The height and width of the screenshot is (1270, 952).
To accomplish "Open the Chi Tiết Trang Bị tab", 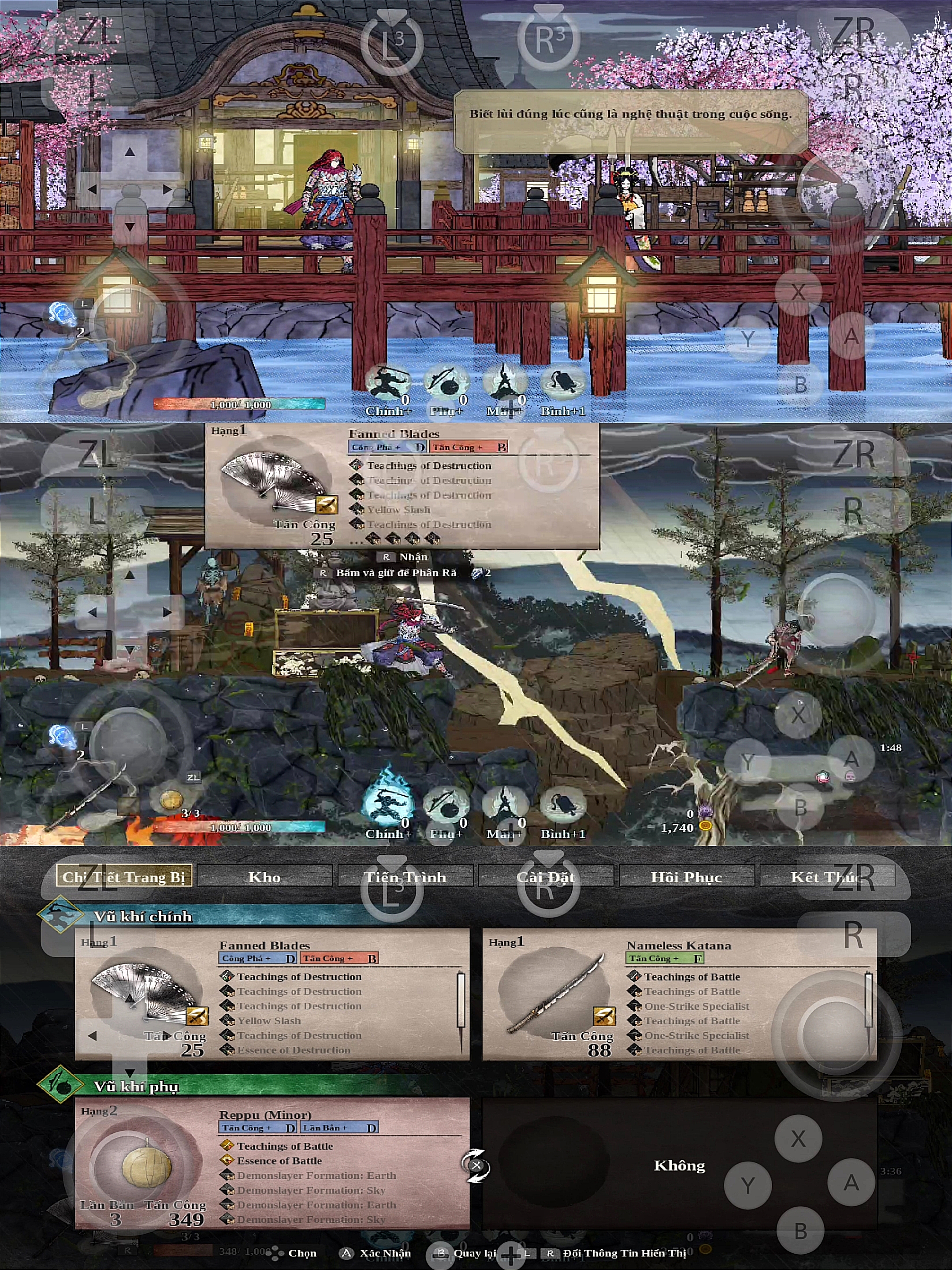I will [x=123, y=877].
